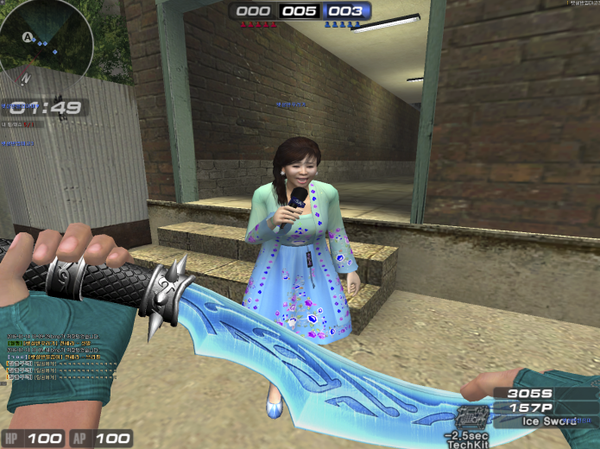The image size is (600, 449).
Task: Select the A site marker on radar
Action: click(28, 39)
